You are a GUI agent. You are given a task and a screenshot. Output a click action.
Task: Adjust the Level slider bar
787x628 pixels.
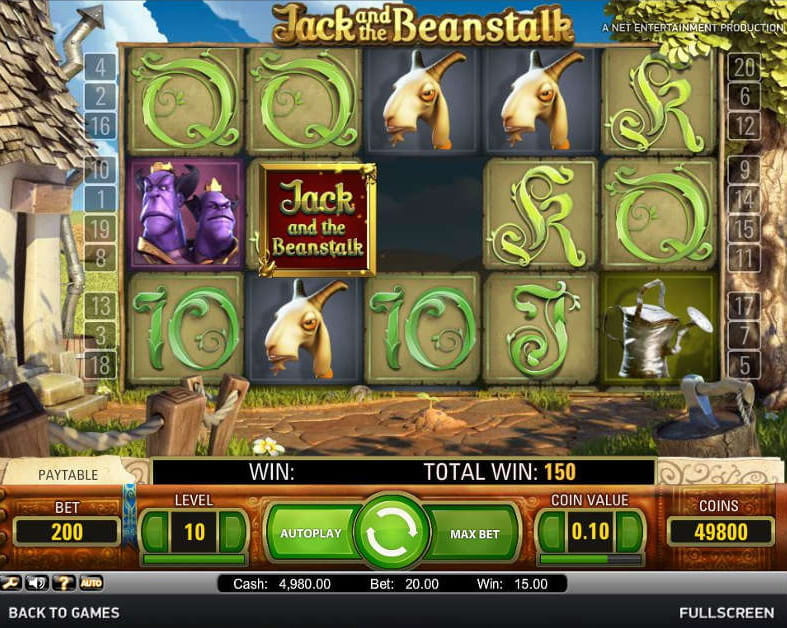[x=194, y=559]
